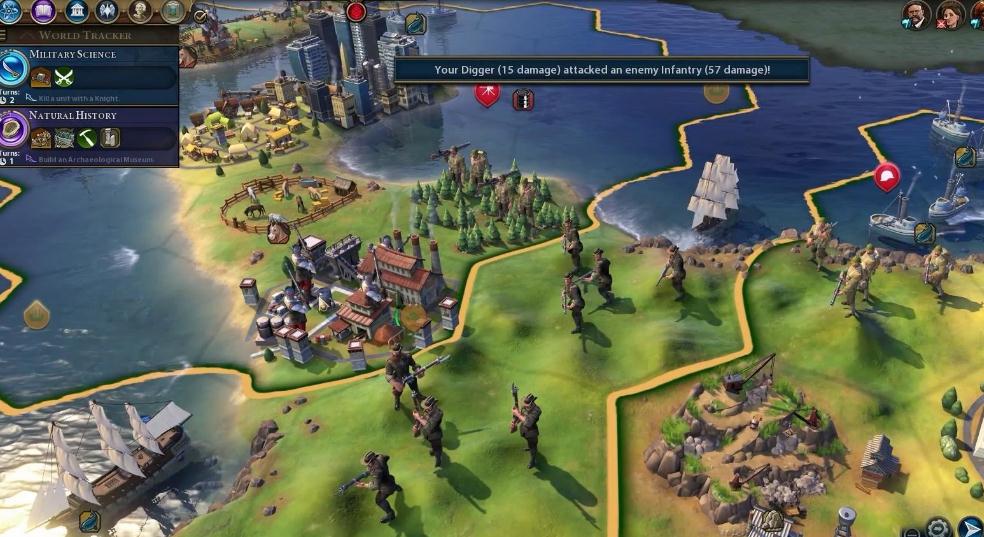The image size is (984, 537).
Task: Click the next-turn arrow button
Action: 969,527
